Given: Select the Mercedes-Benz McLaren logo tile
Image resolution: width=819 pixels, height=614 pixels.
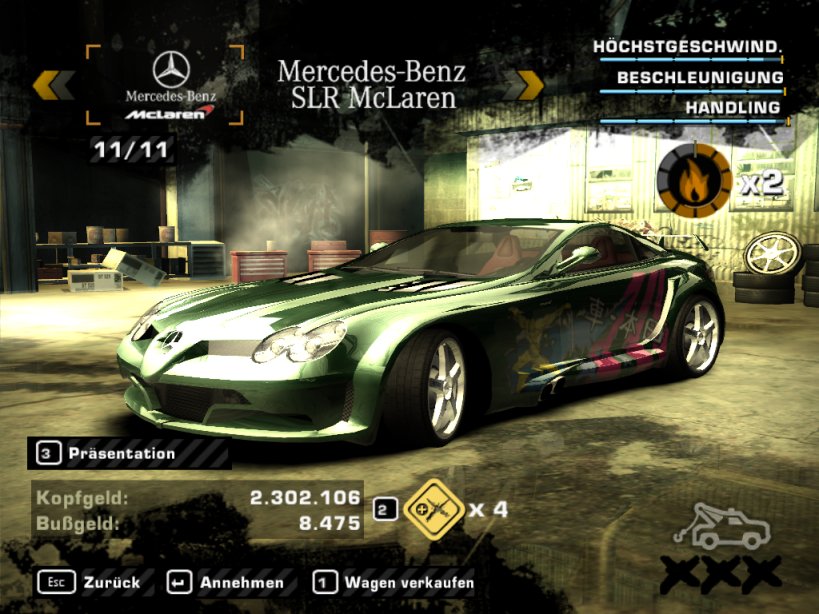Looking at the screenshot, I should (170, 86).
